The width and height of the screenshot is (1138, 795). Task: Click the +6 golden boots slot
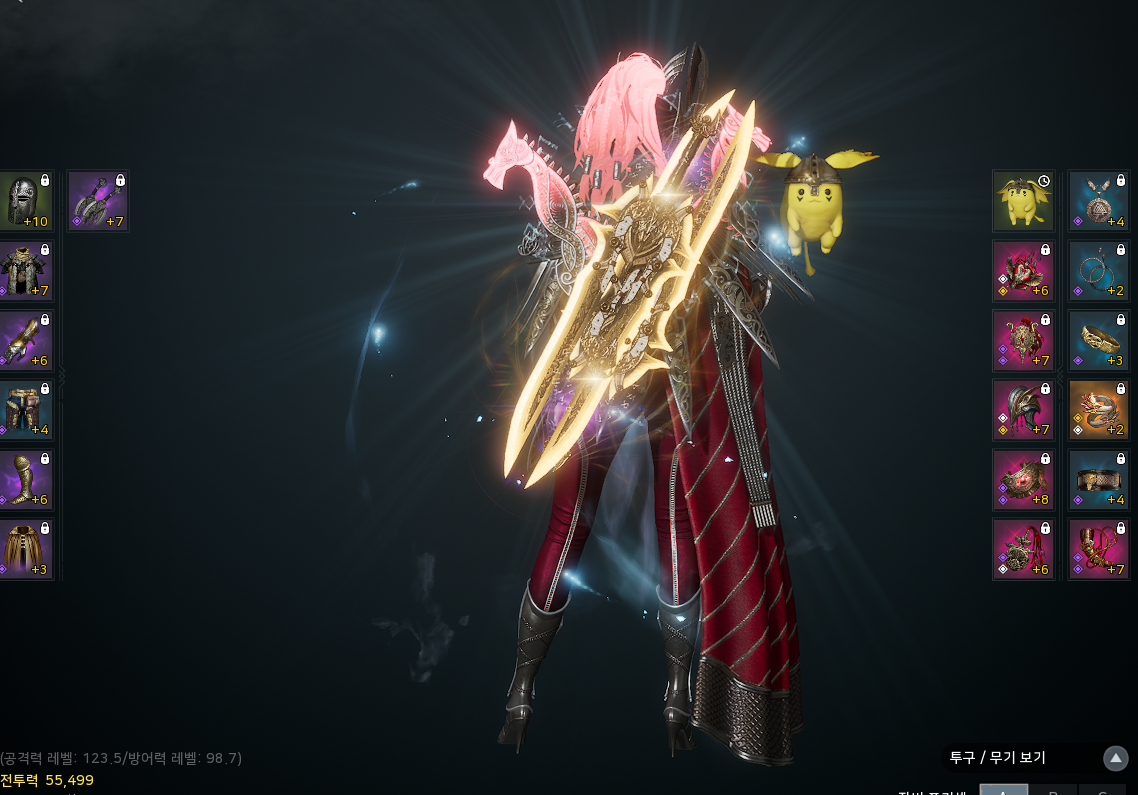(25, 479)
